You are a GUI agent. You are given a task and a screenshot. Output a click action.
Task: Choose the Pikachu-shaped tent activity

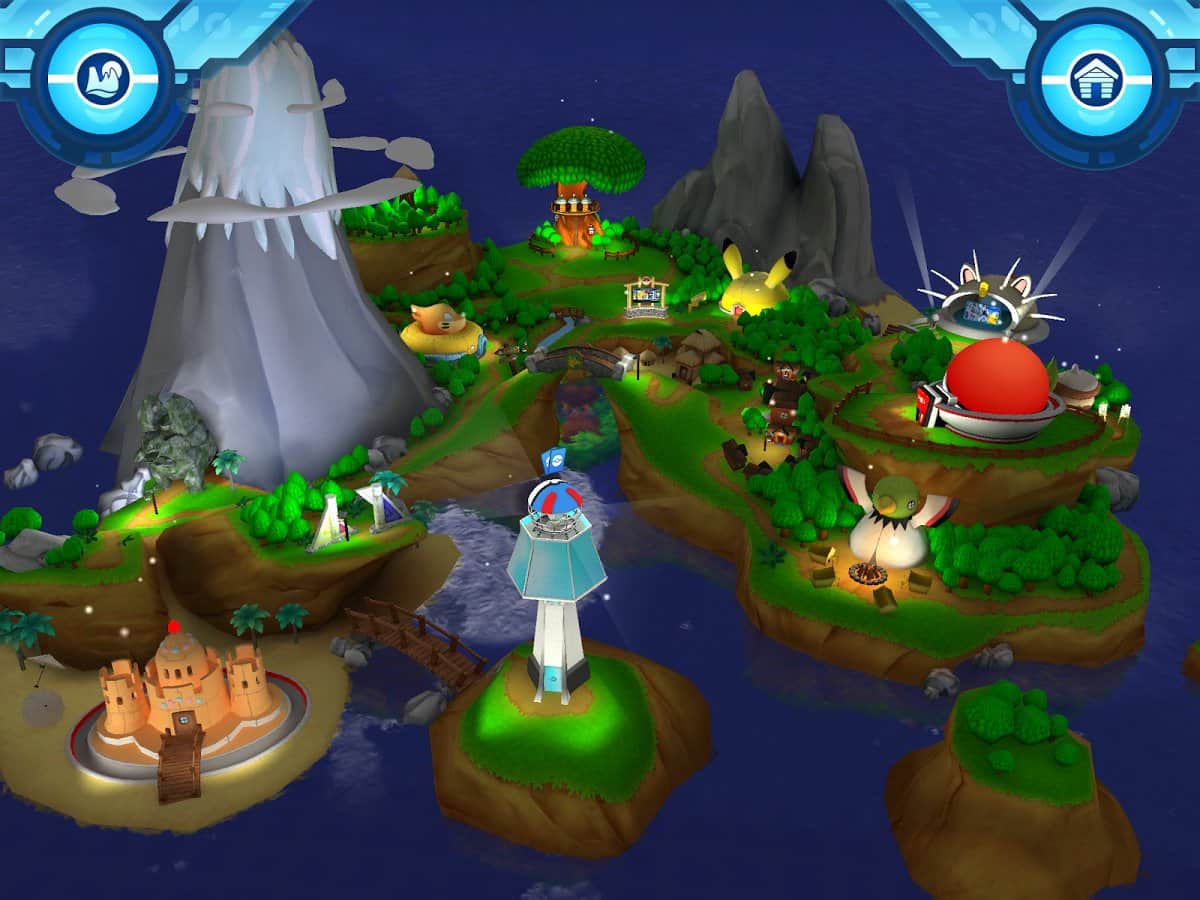point(758,282)
